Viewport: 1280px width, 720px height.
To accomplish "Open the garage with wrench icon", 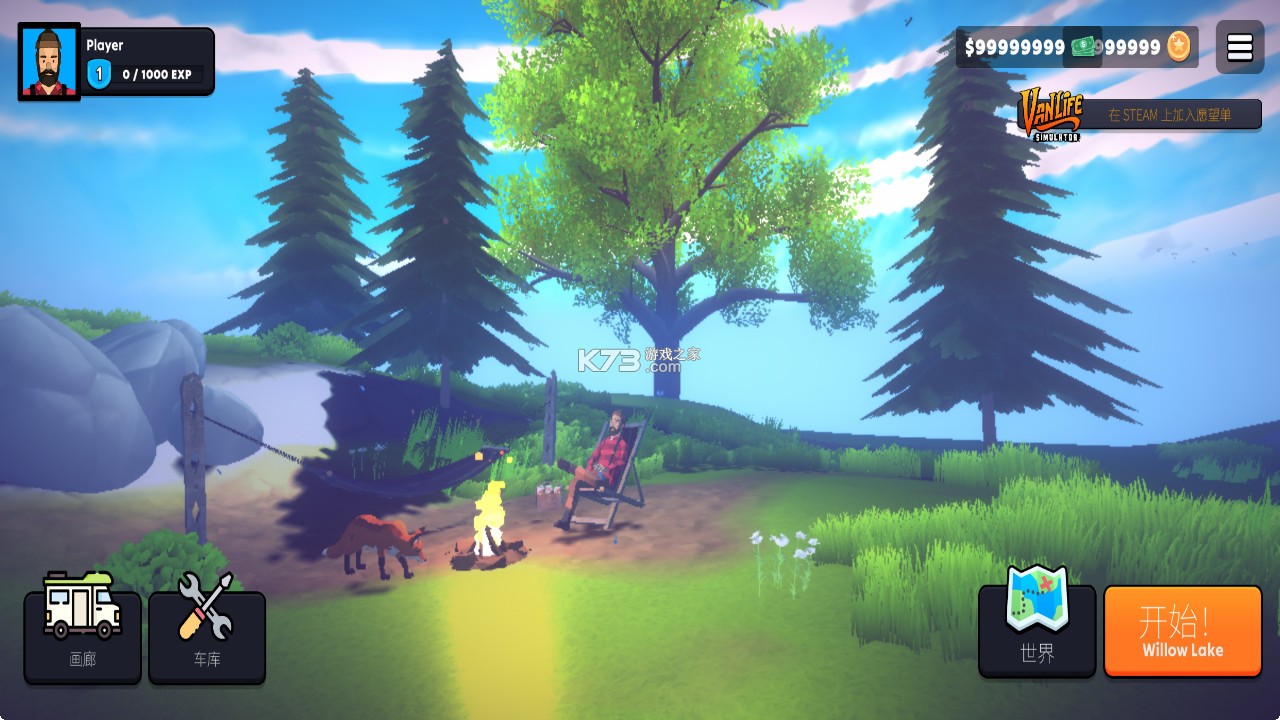I will [207, 636].
